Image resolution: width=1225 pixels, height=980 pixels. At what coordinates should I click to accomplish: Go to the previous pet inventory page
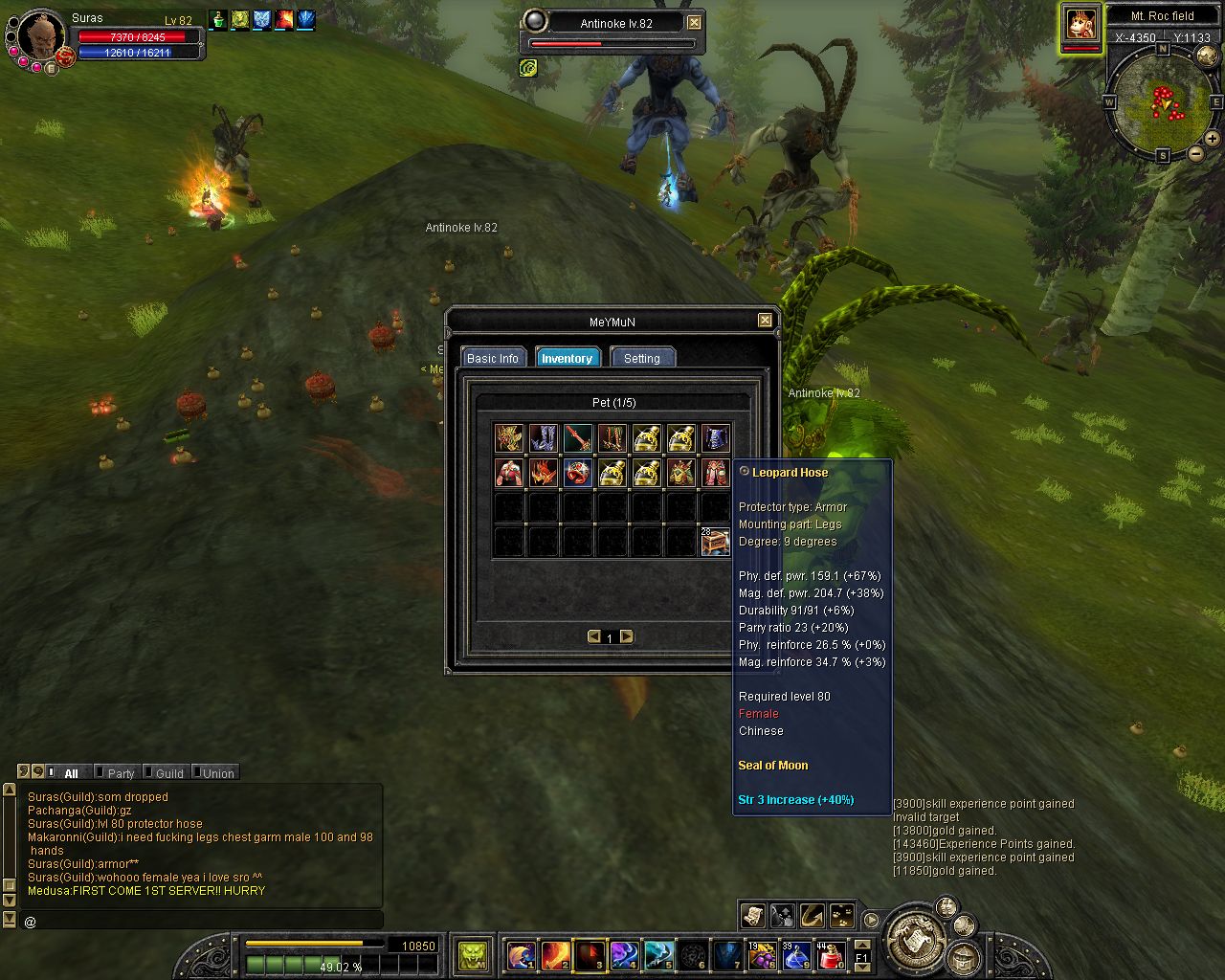[x=594, y=636]
